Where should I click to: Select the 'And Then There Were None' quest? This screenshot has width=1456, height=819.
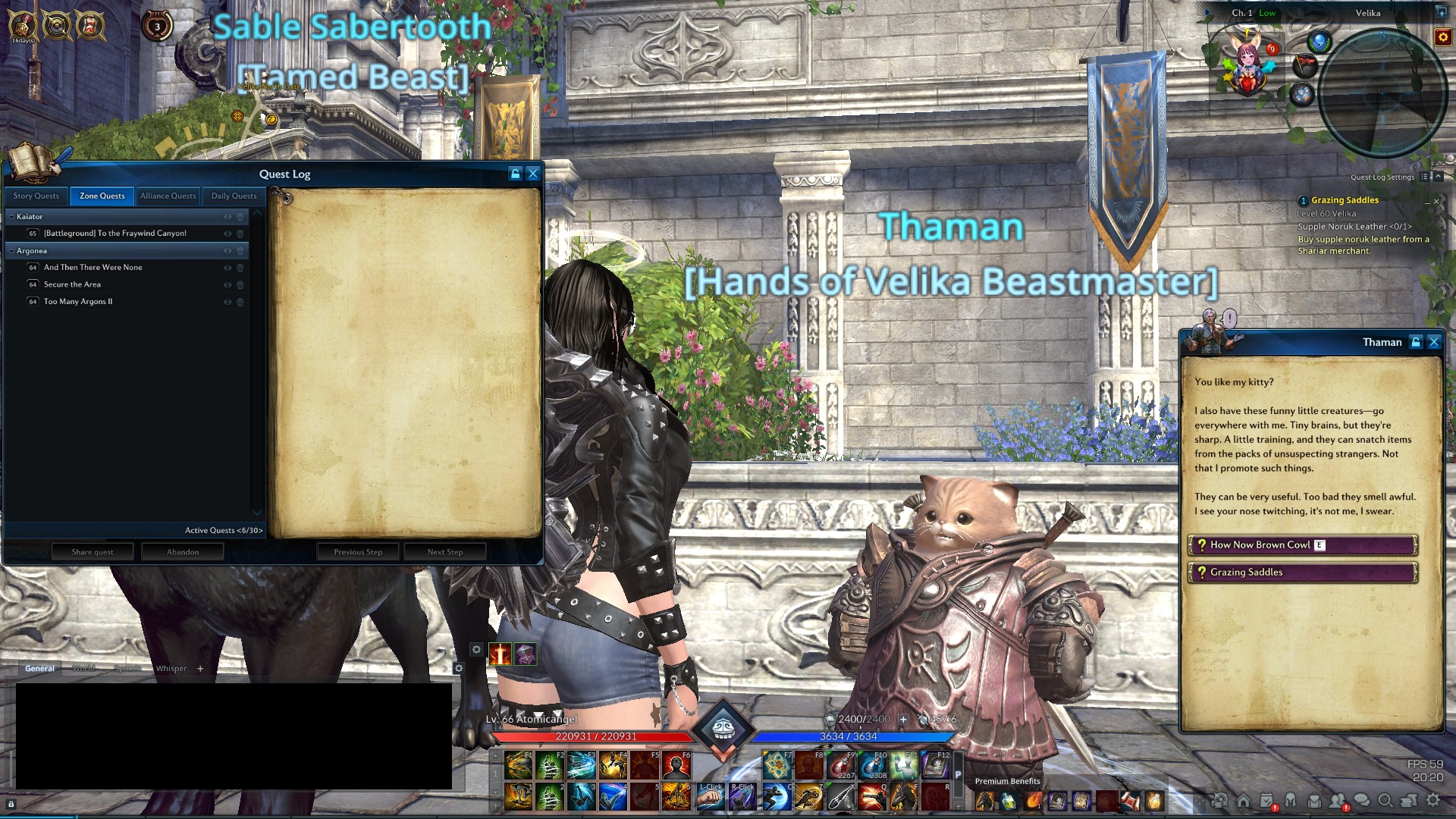(93, 268)
